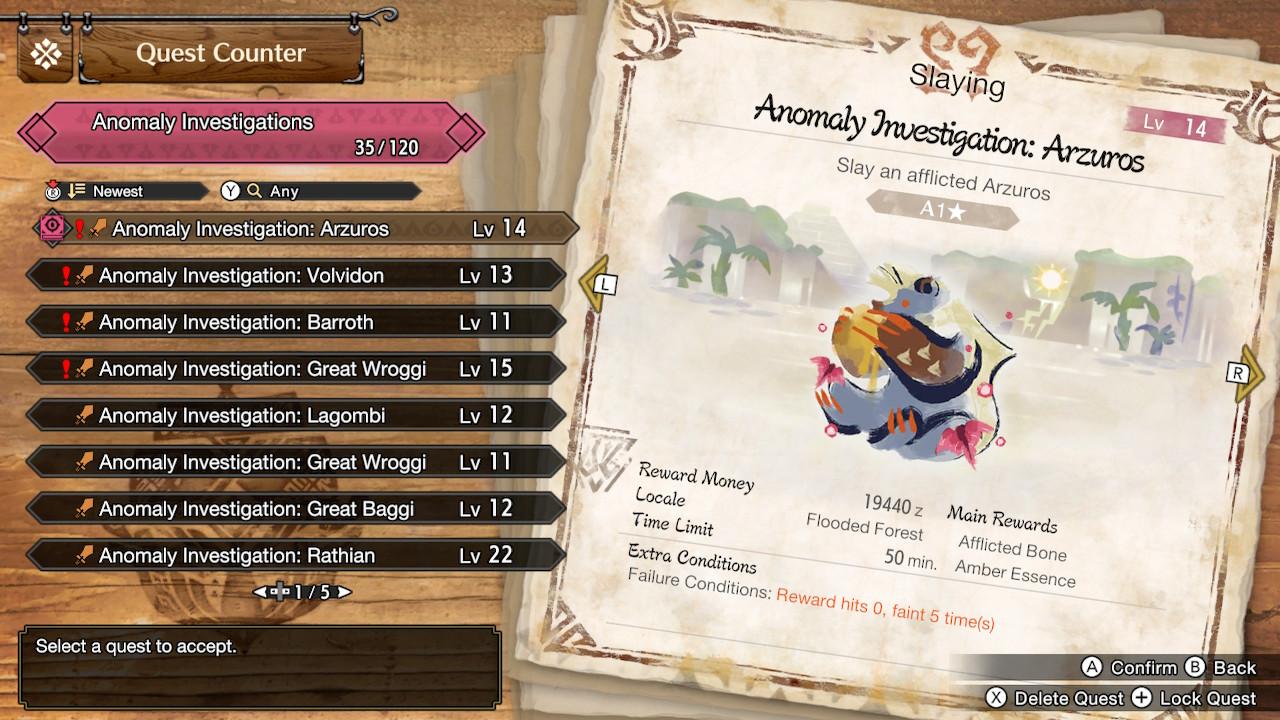Open the Lagombi investigation quest
The height and width of the screenshot is (720, 1280).
(296, 416)
